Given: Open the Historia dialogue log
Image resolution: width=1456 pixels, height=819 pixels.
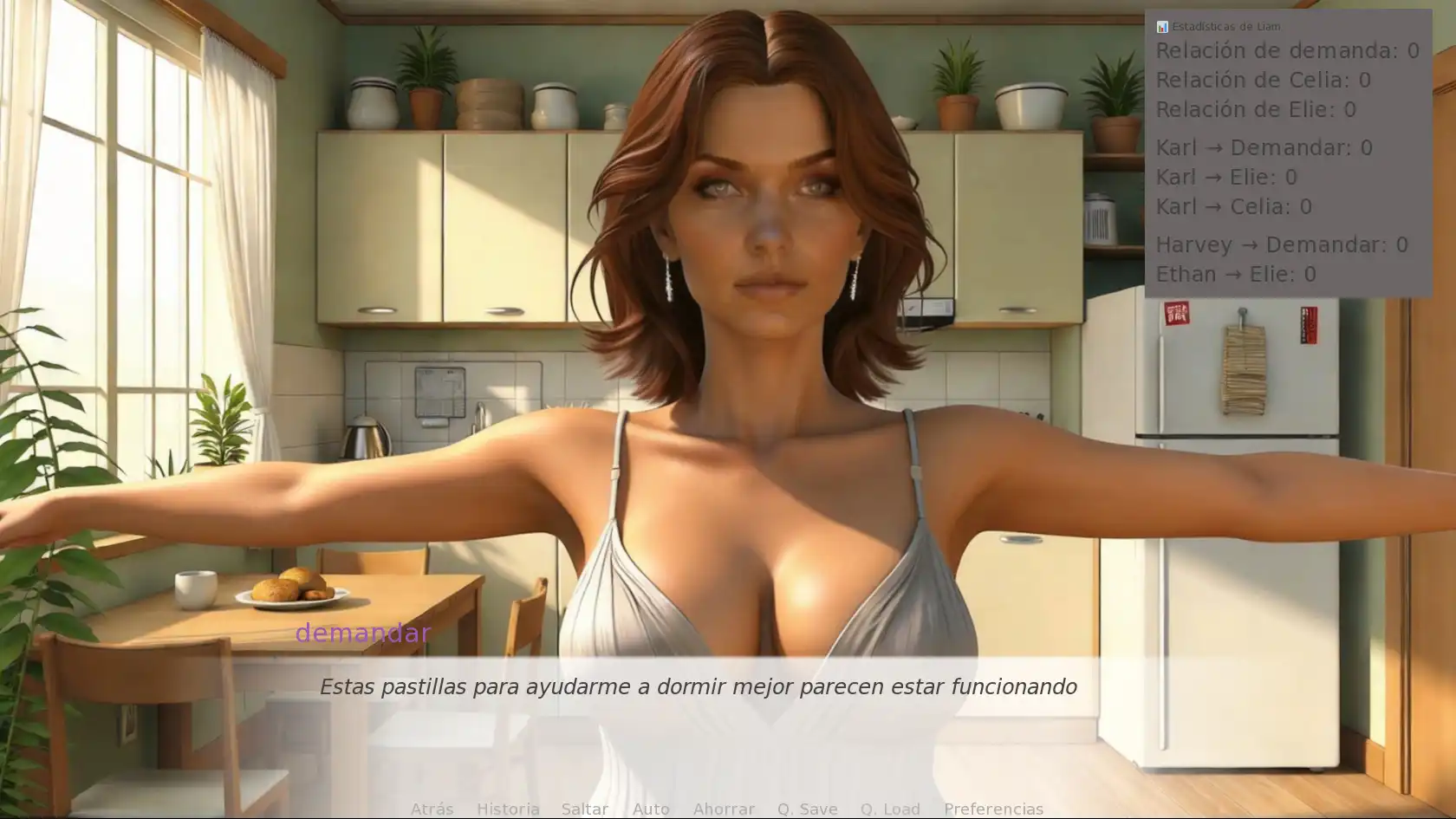Looking at the screenshot, I should coord(508,809).
